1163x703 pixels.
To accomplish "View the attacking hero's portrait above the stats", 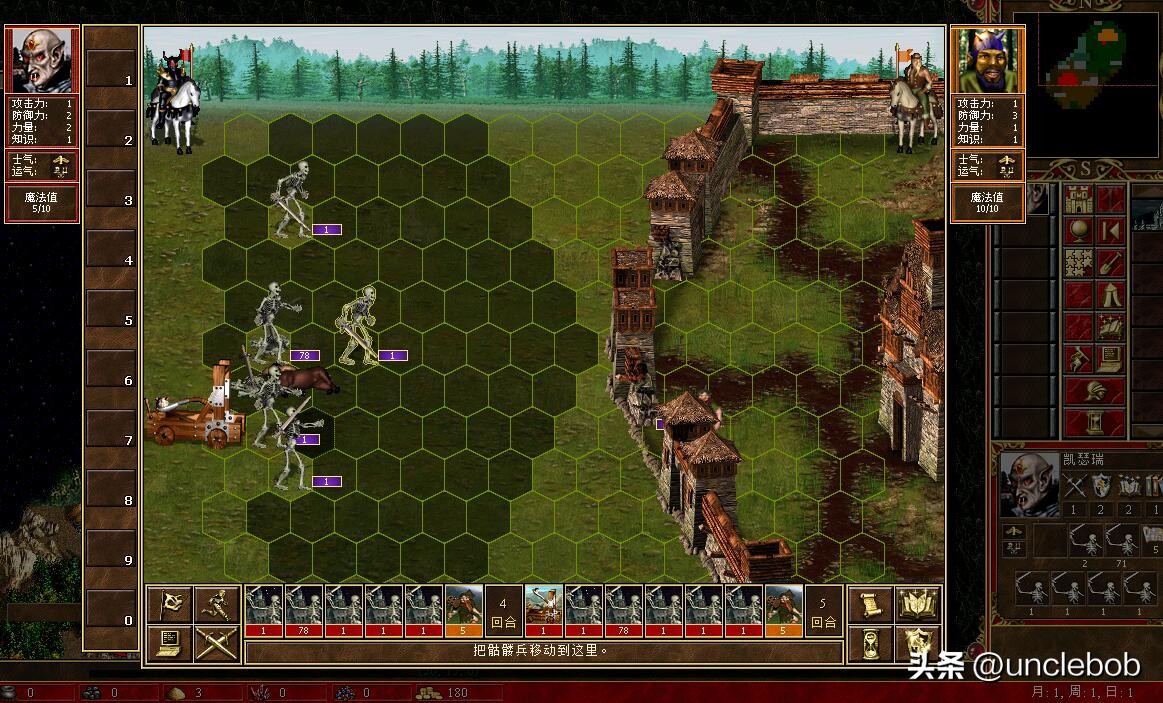I will 42,61.
